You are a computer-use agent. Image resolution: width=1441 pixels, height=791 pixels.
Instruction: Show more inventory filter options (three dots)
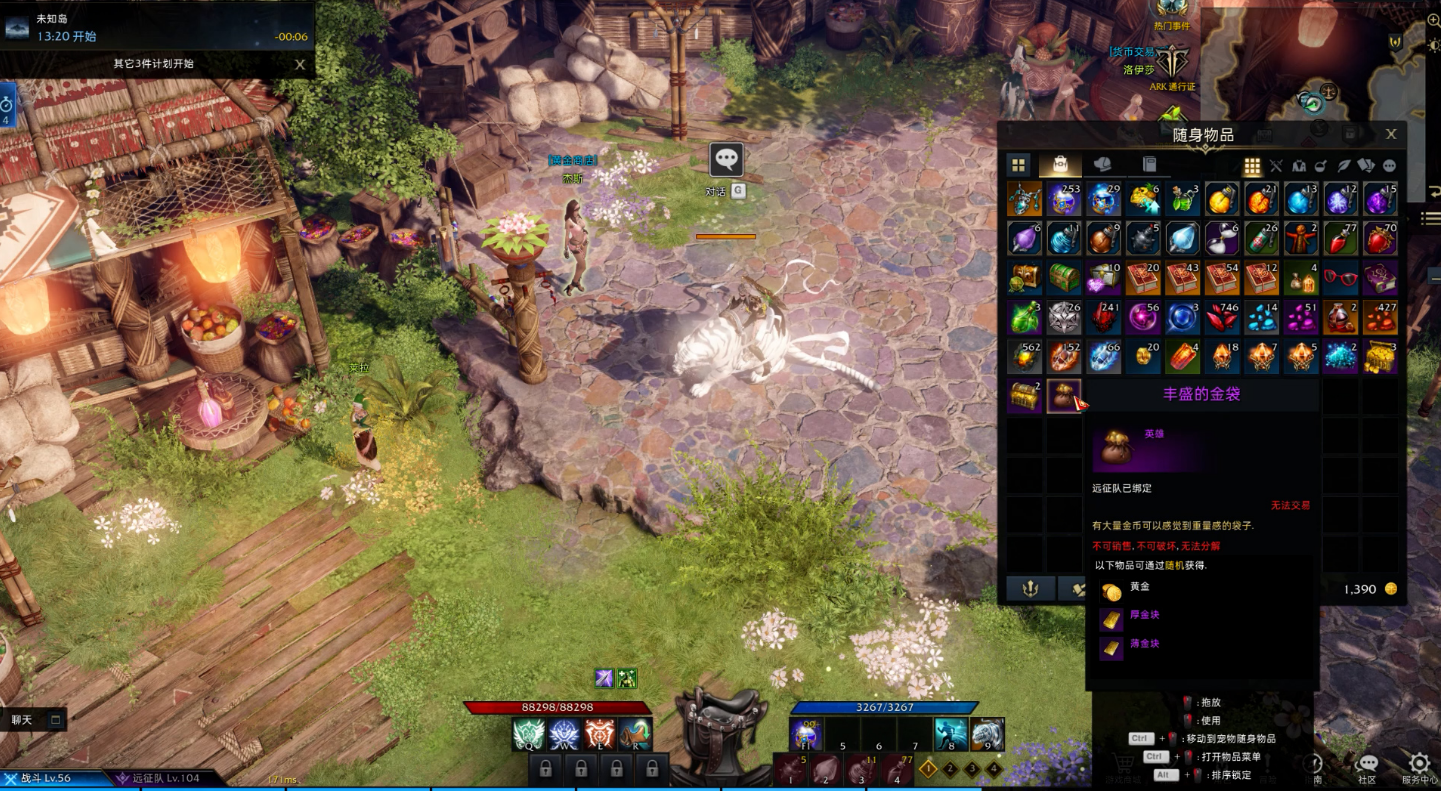[x=1389, y=166]
